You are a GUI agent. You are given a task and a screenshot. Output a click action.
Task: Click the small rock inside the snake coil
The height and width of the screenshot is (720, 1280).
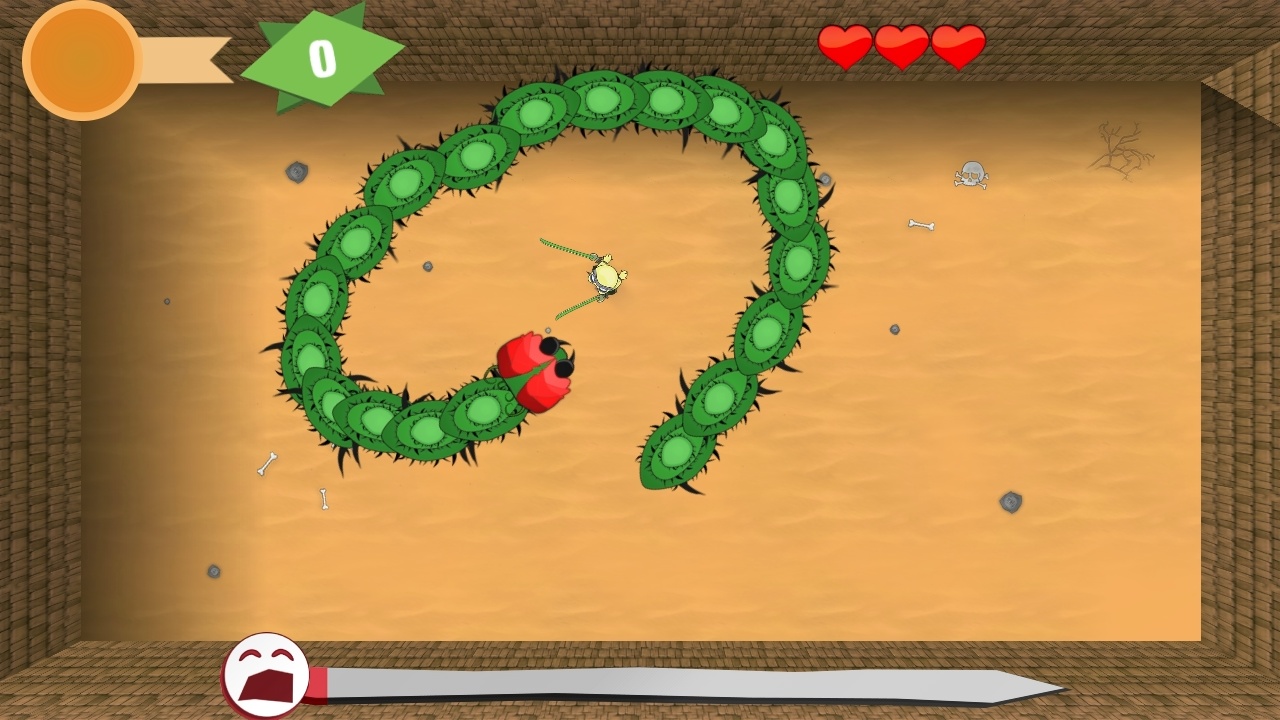click(x=430, y=265)
